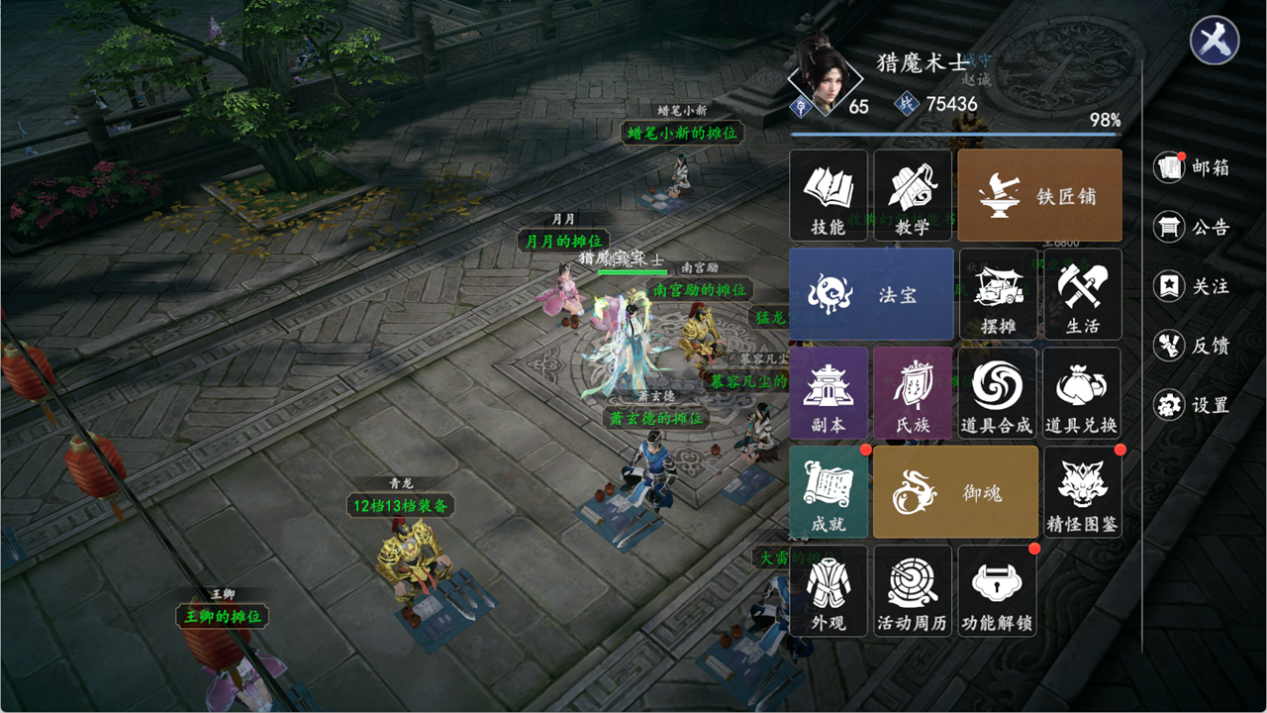Open the 摆摊 stall menu

[x=997, y=294]
